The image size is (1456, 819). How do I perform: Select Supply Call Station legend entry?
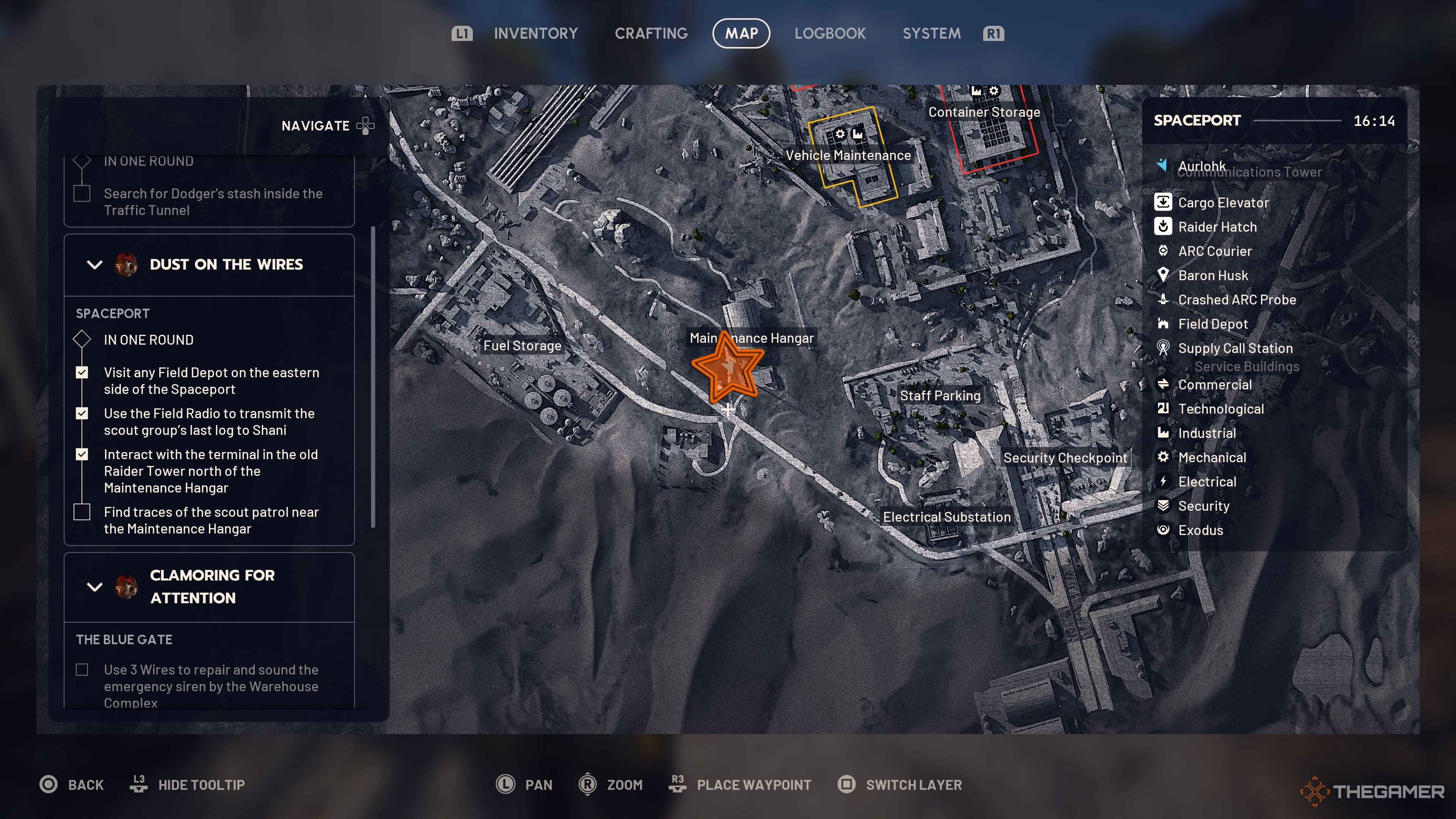[1235, 348]
